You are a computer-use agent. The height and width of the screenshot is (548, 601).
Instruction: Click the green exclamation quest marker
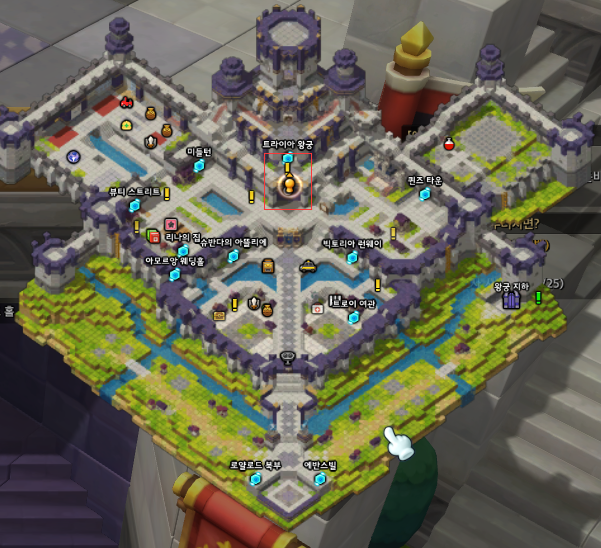coord(538,297)
